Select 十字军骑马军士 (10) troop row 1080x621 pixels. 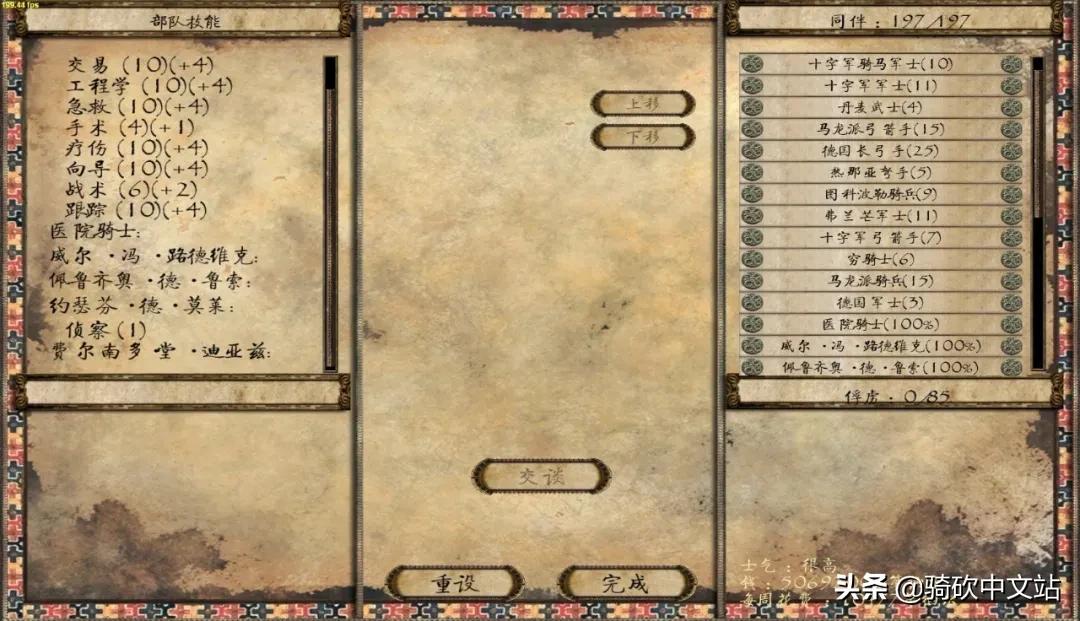click(881, 64)
